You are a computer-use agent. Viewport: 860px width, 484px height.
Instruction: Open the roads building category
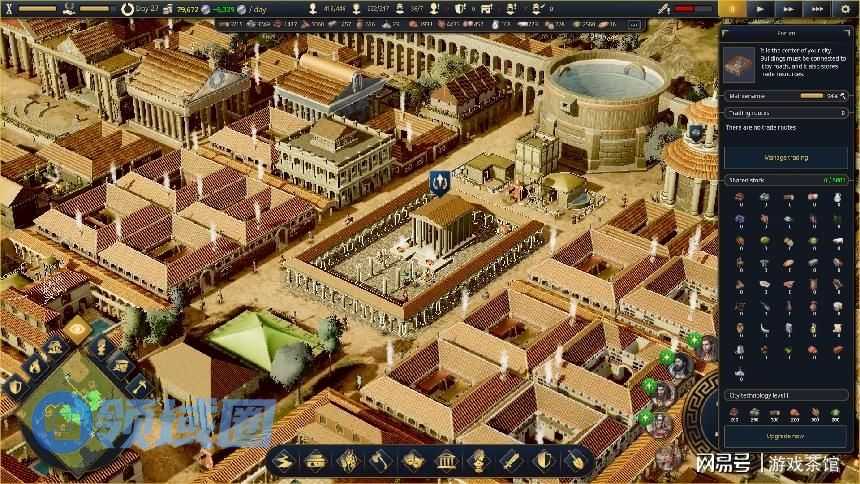[282, 461]
